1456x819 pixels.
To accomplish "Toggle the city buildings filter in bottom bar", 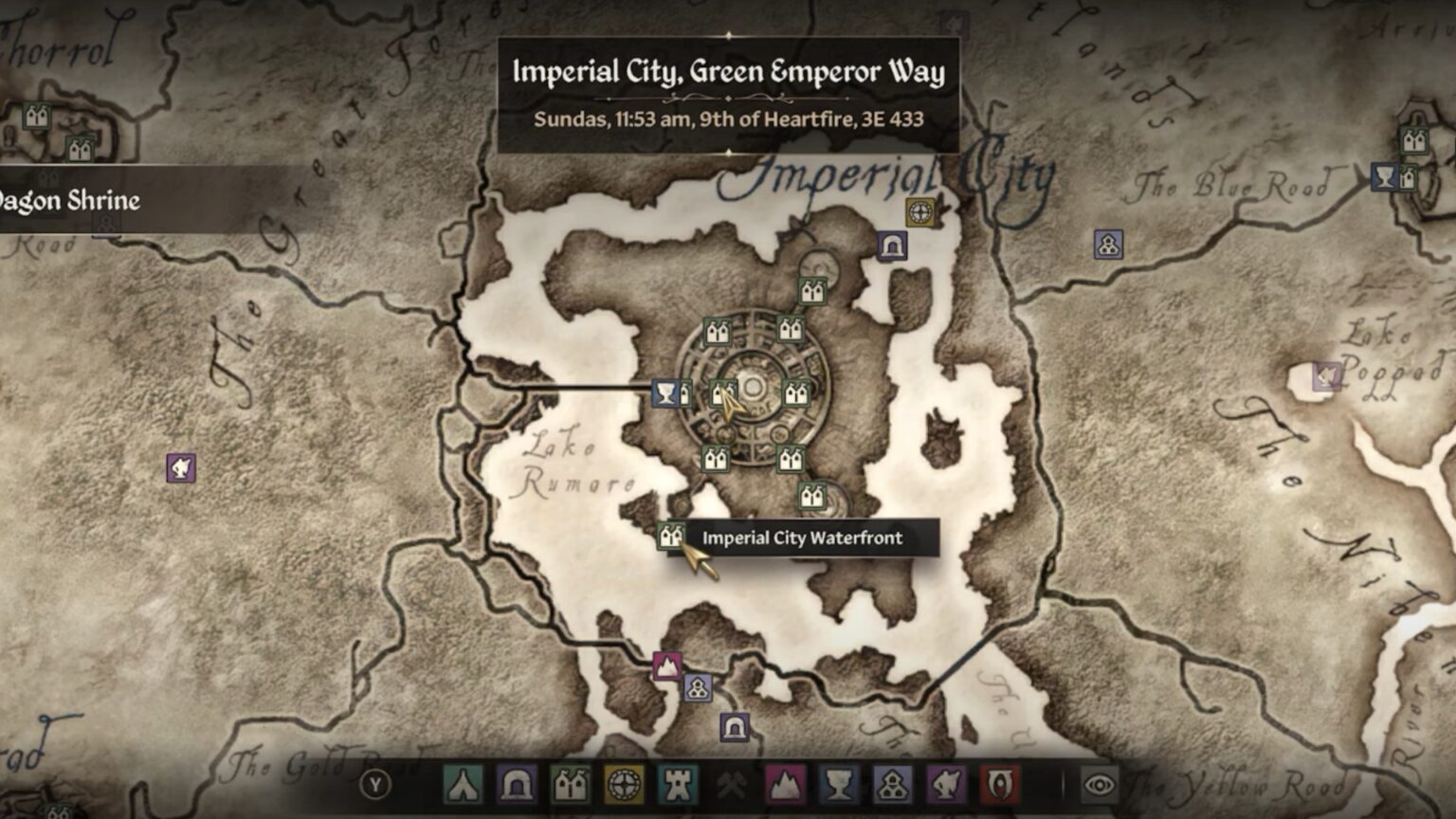I will pyautogui.click(x=570, y=784).
